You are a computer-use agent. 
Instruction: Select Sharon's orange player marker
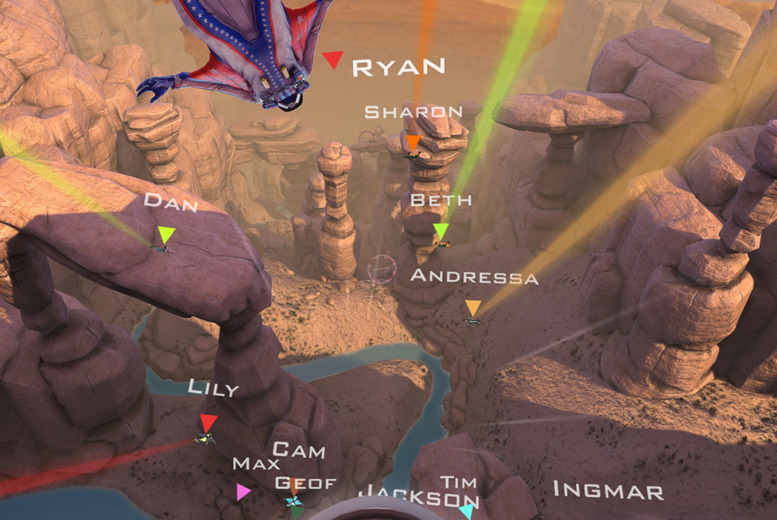(x=413, y=144)
